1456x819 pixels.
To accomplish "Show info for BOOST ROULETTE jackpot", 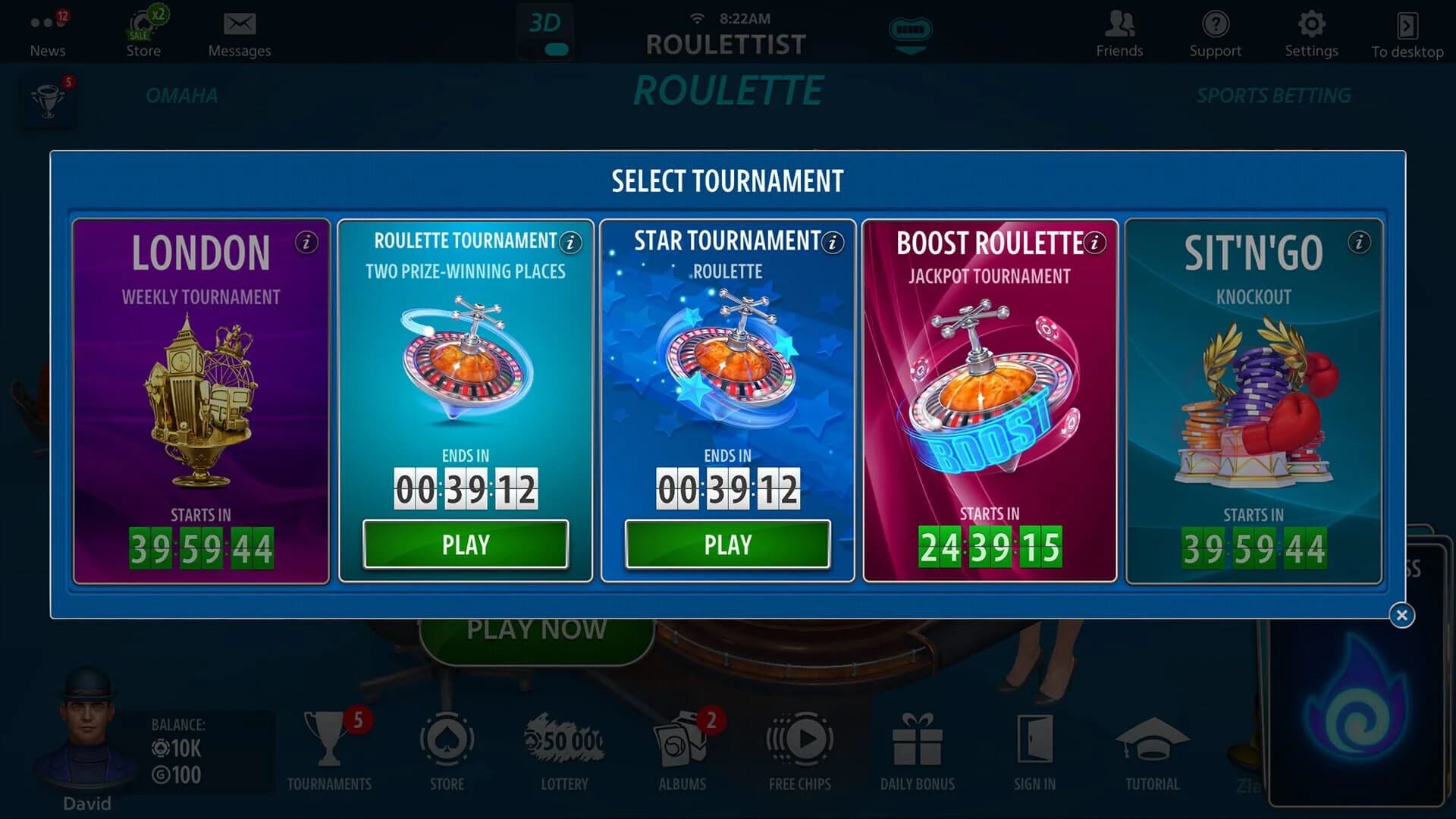I will (1094, 243).
